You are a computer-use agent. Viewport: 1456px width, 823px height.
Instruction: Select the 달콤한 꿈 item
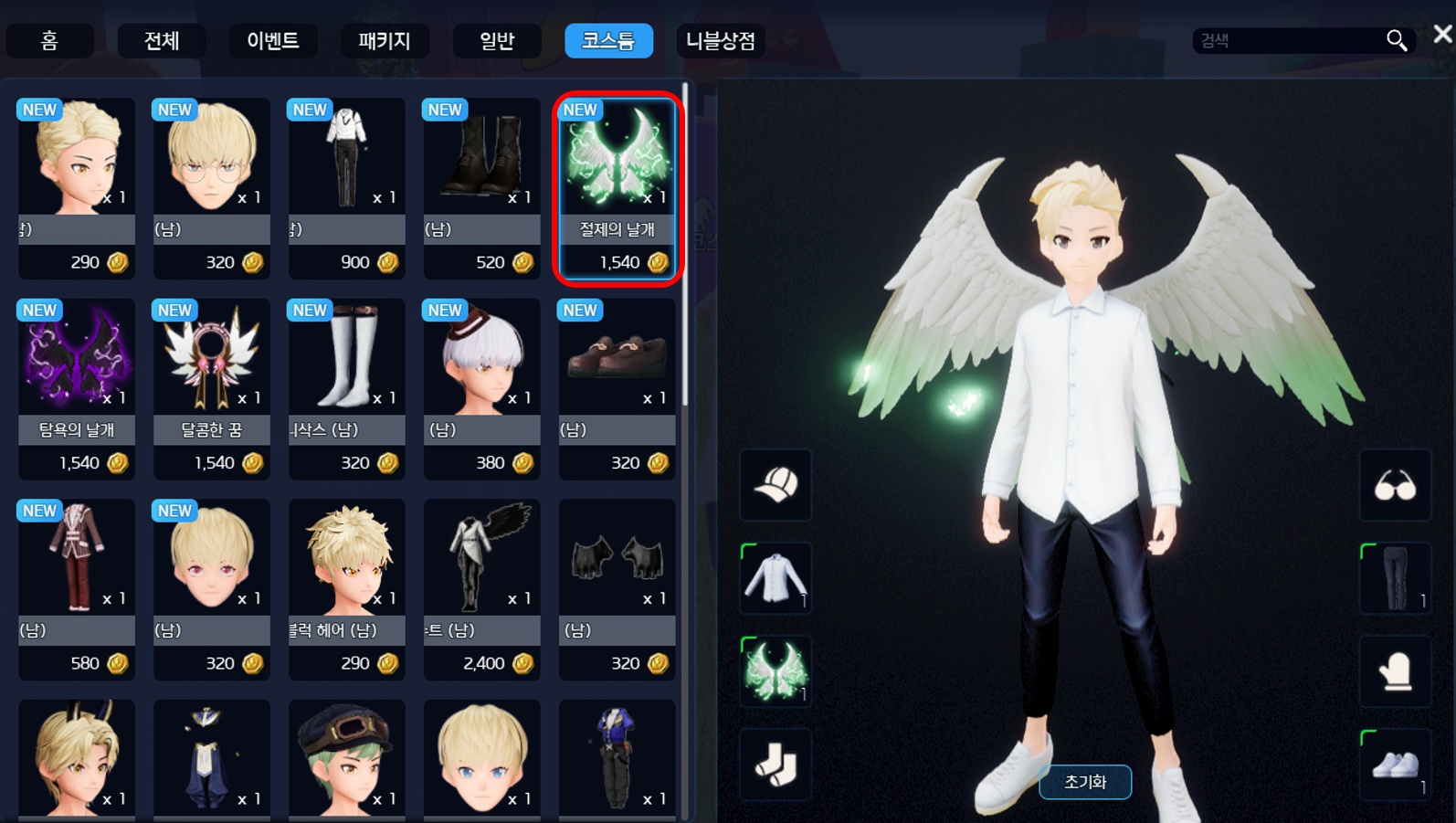coord(212,388)
